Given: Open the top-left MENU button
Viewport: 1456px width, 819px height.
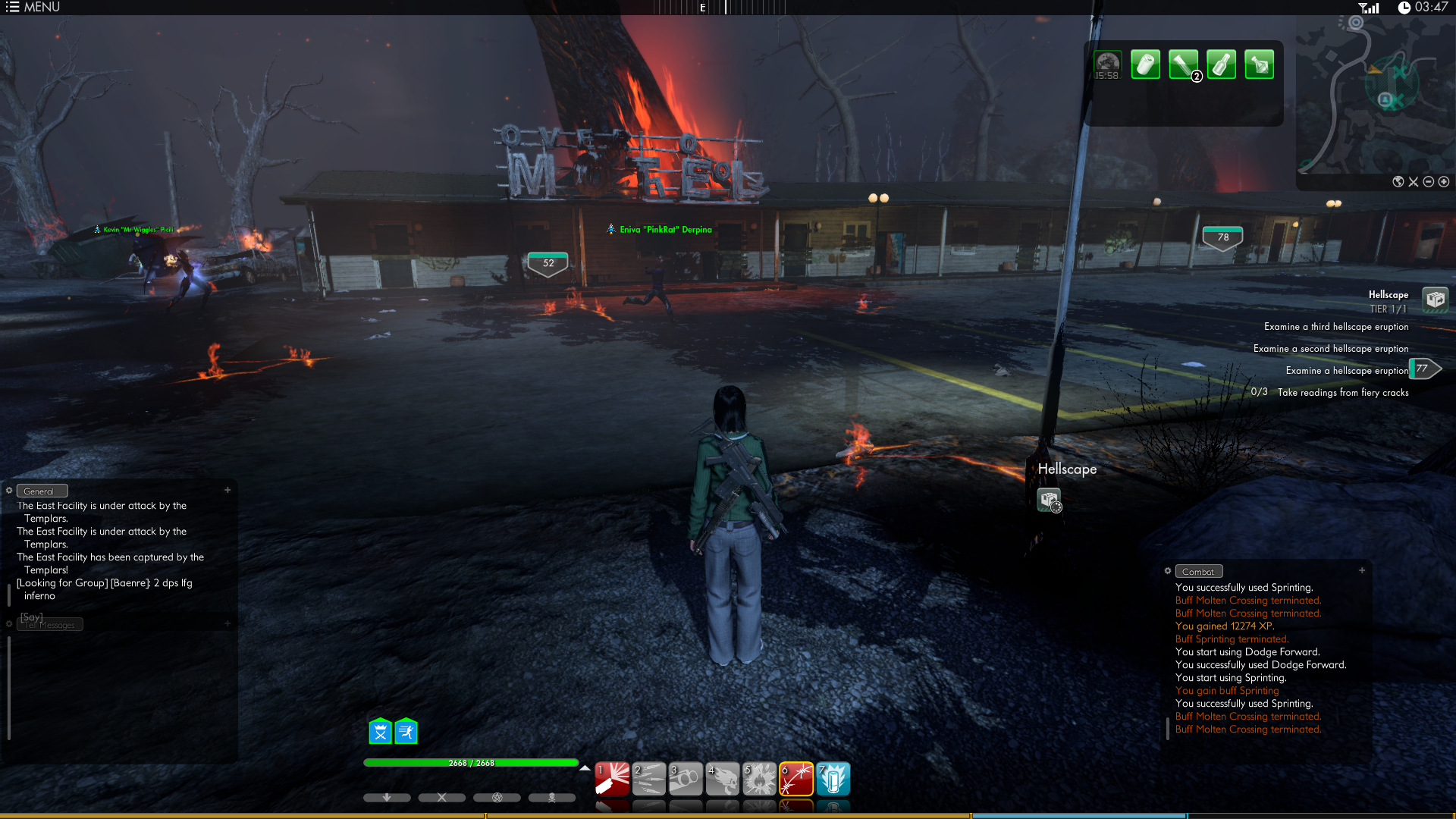Looking at the screenshot, I should tap(33, 8).
